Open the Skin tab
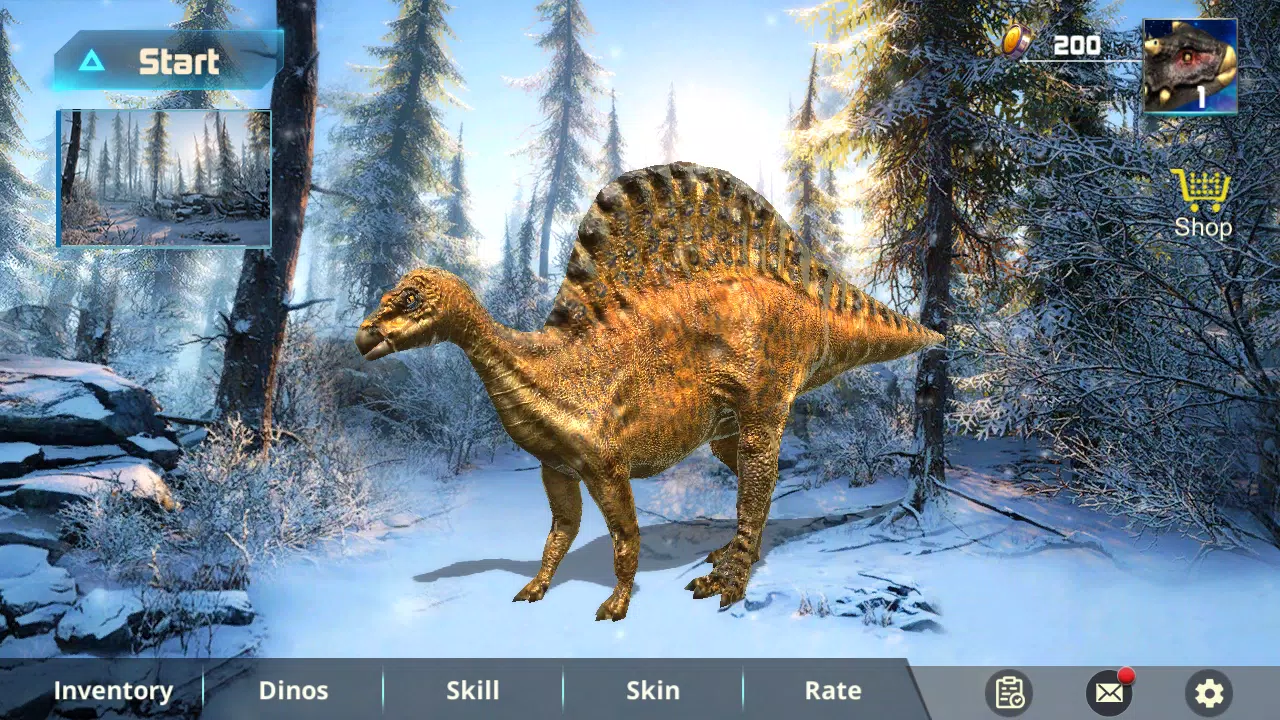Screen dimensions: 1280x720 tap(652, 690)
